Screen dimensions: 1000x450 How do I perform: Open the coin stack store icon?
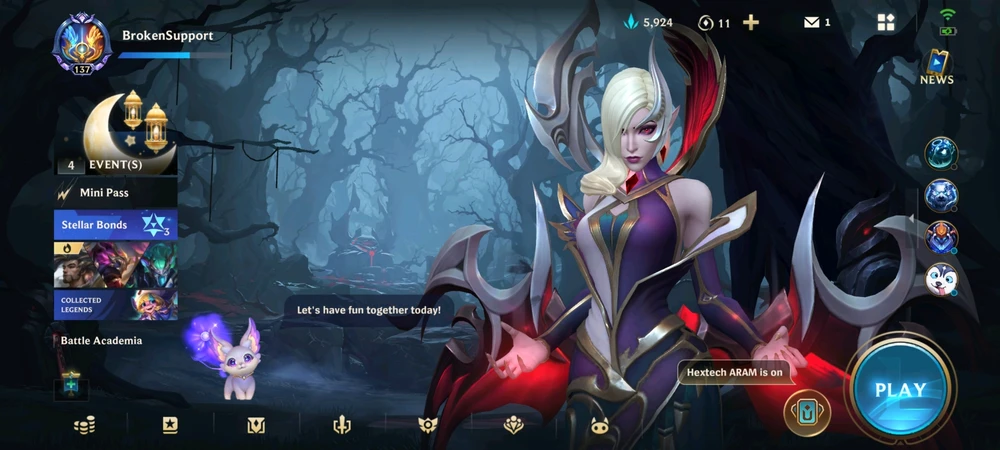[x=84, y=425]
